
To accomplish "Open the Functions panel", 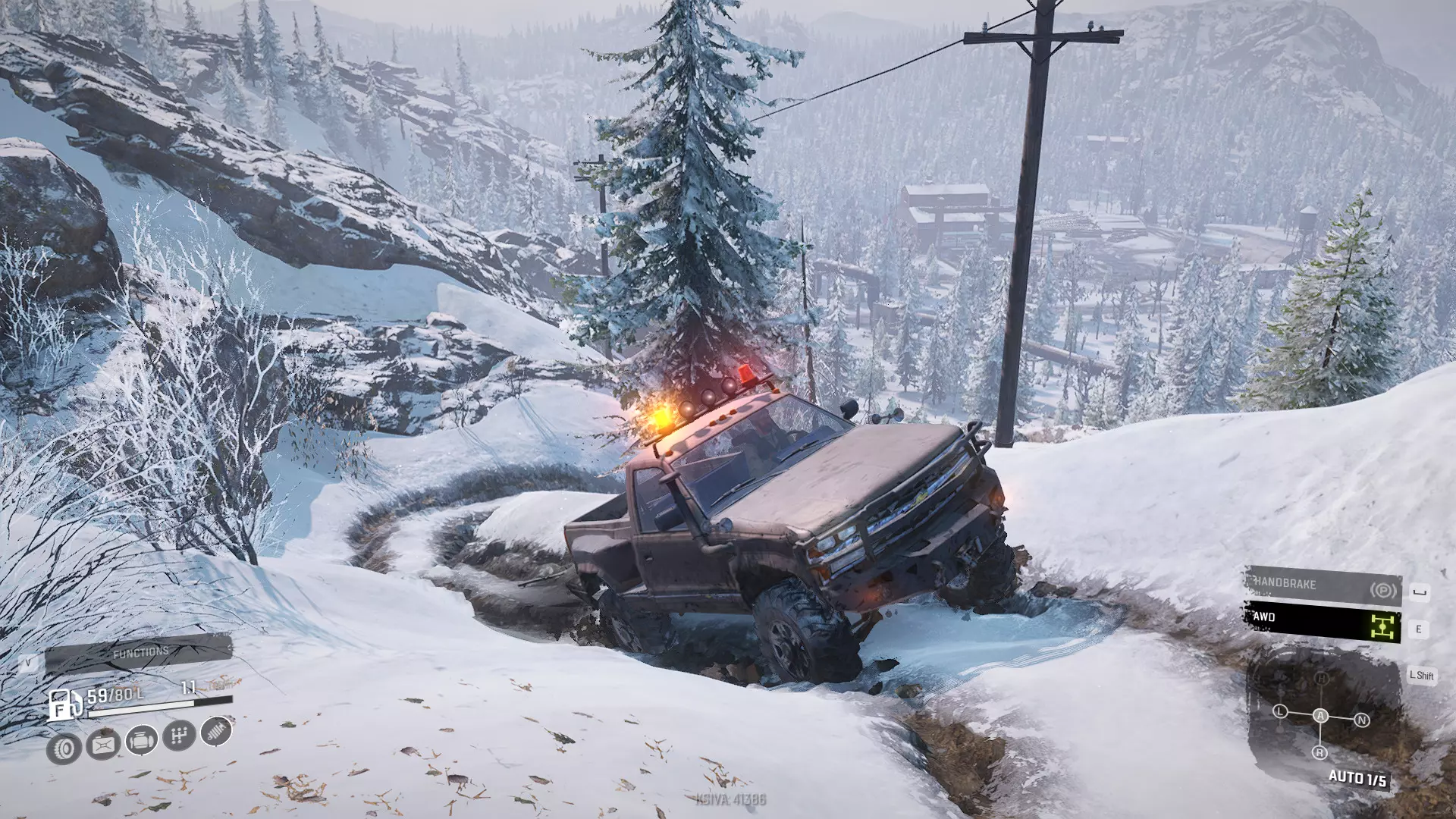I will 140,653.
